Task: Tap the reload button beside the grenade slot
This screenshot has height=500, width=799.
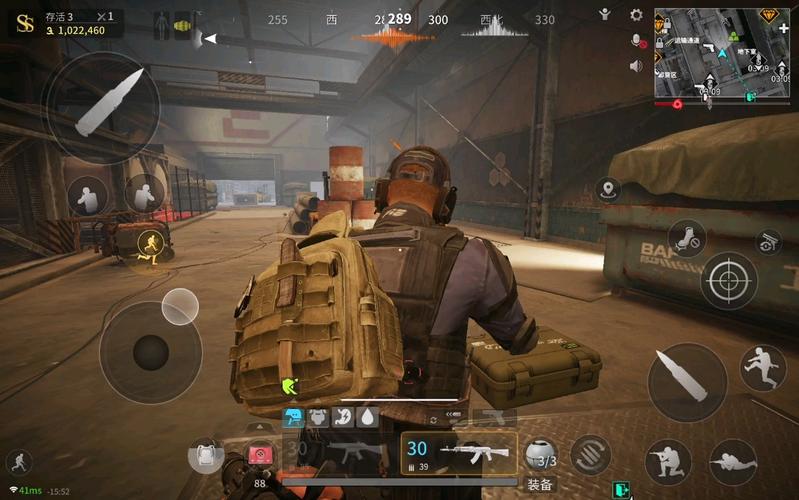Action: [x=591, y=455]
